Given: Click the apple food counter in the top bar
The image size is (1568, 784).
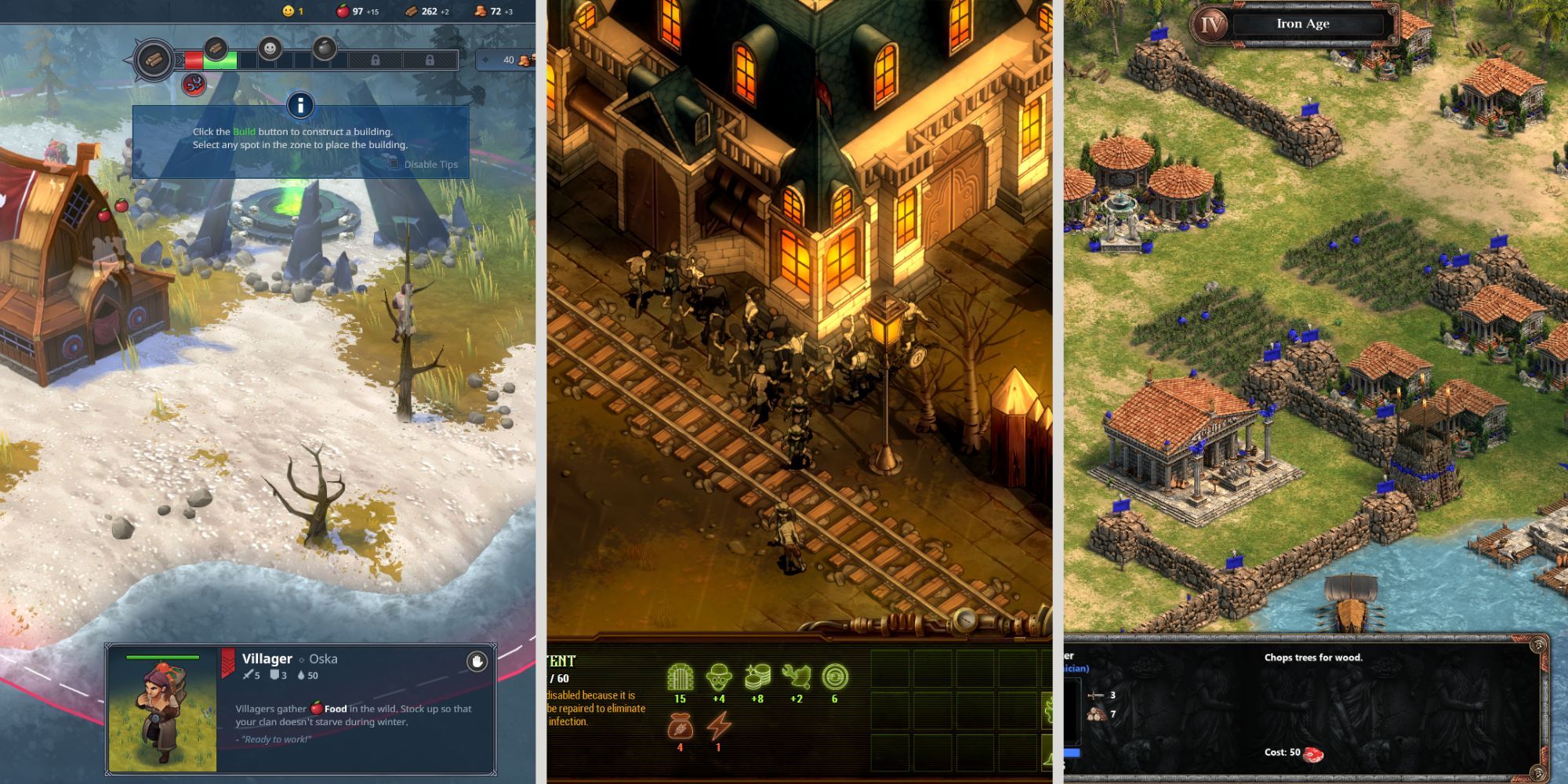Looking at the screenshot, I should [343, 11].
